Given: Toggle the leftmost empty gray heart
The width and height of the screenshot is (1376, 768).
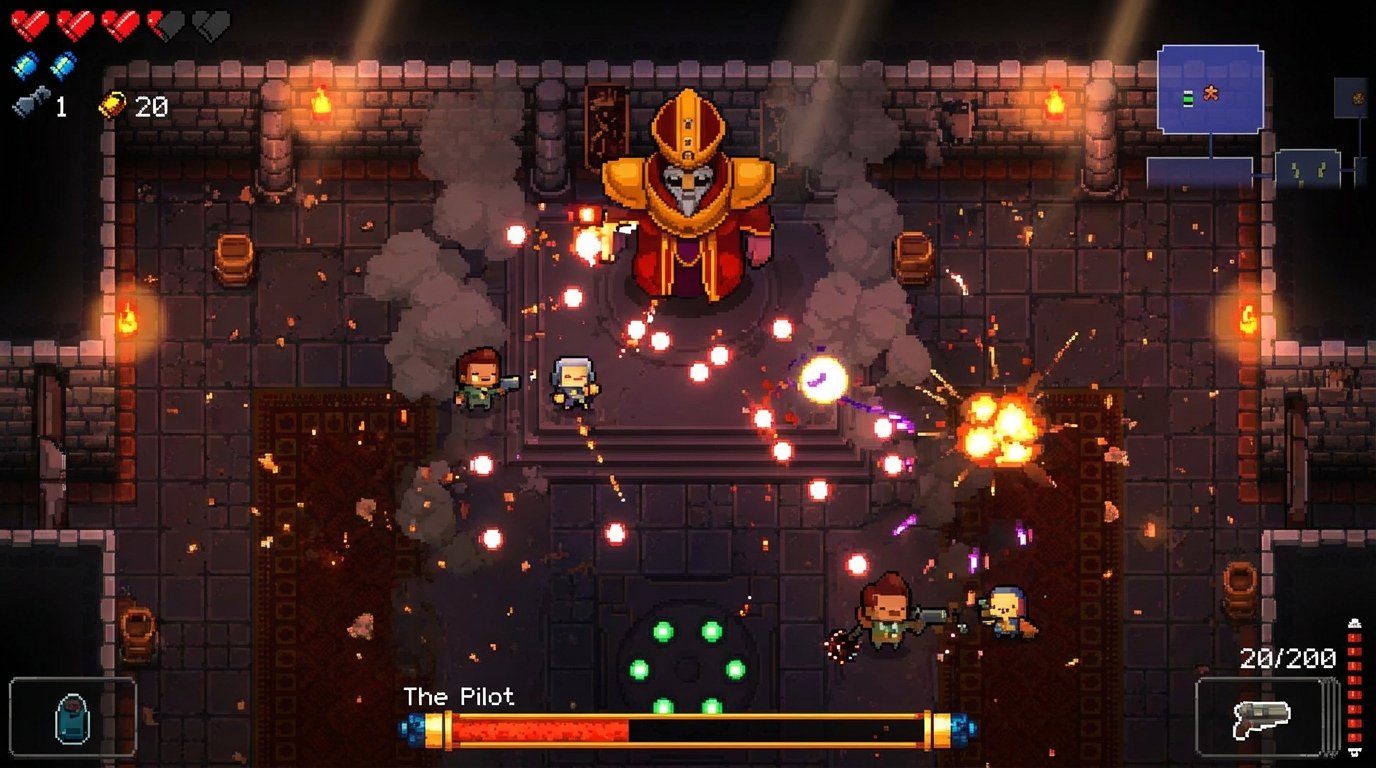Looking at the screenshot, I should pos(210,25).
